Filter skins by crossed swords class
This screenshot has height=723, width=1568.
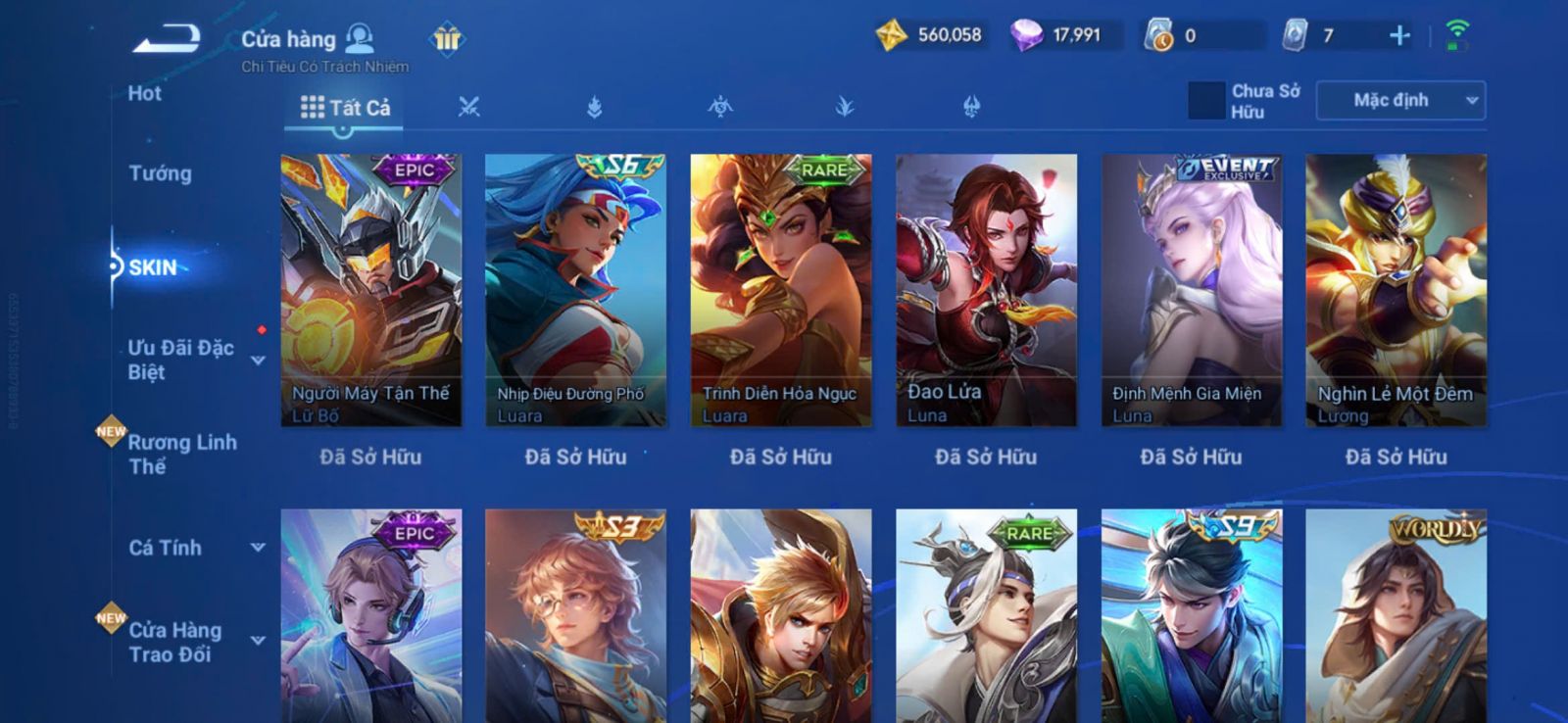pos(469,107)
